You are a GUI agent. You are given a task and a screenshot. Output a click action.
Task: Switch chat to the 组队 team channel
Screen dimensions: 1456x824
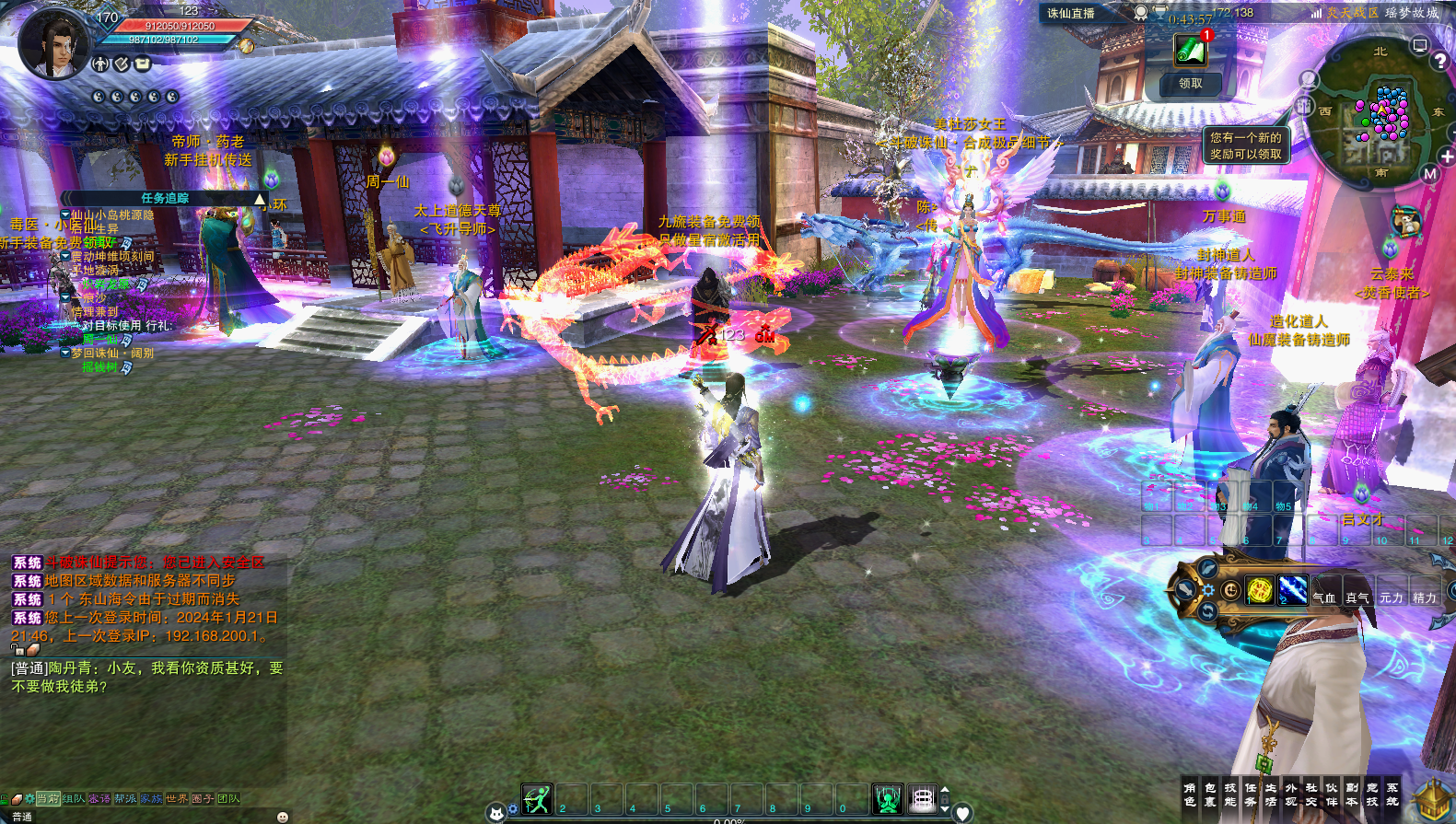pos(74,798)
